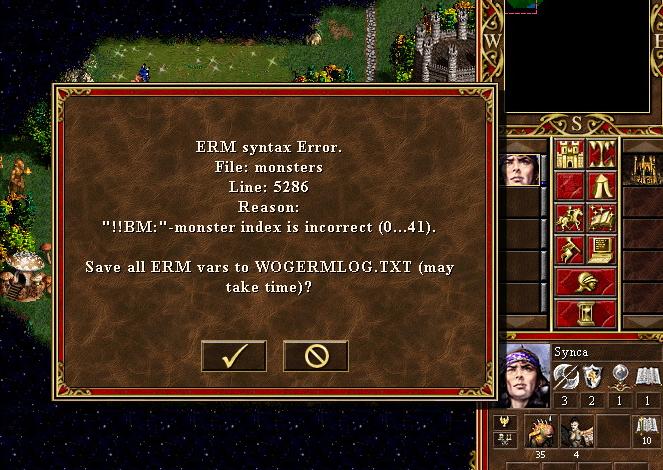Activate the move hero horse button
The image size is (663, 470).
point(569,218)
